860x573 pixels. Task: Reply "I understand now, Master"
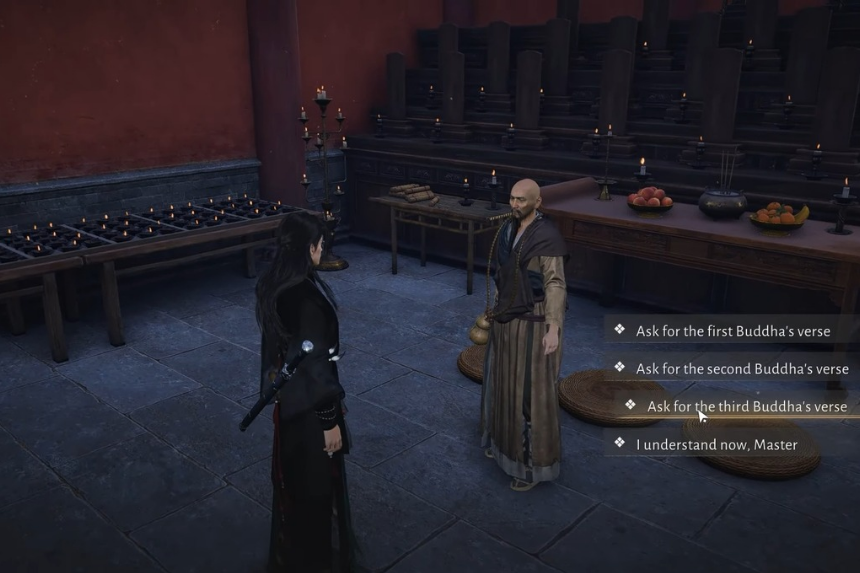click(x=716, y=444)
